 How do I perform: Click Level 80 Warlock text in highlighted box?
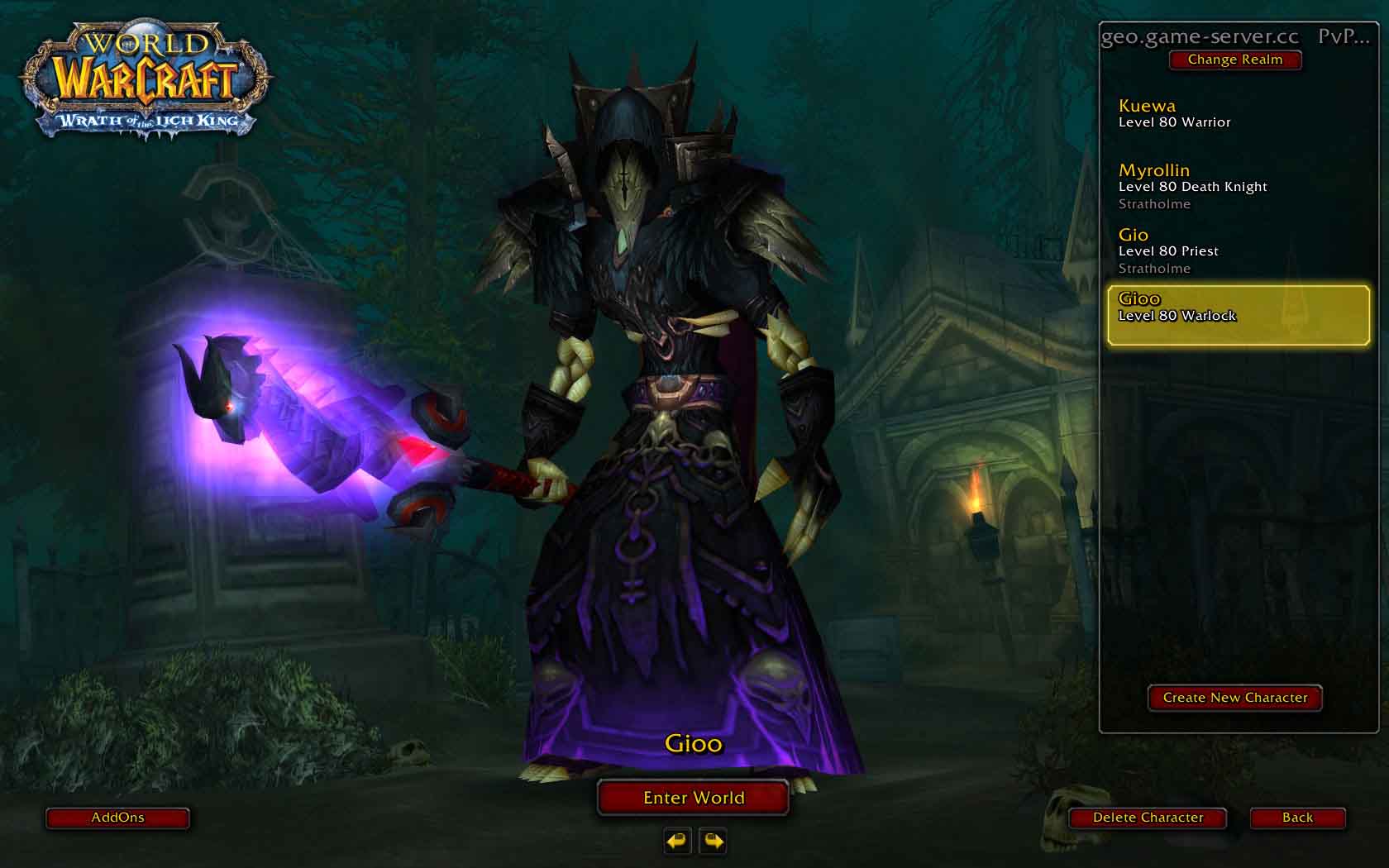[1178, 315]
